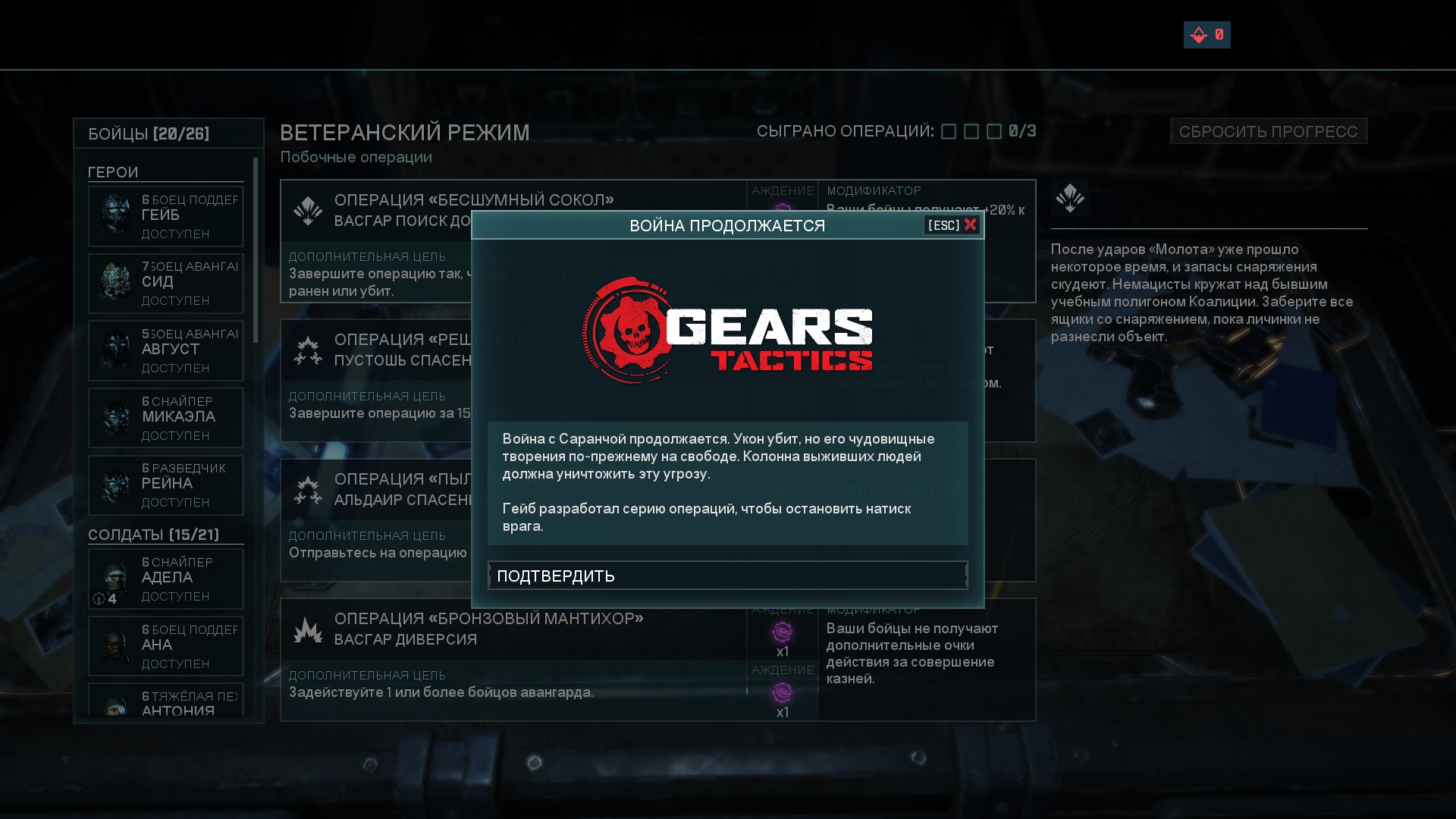The height and width of the screenshot is (819, 1456).
Task: Check the third played-operations checkbox
Action: coord(995,131)
